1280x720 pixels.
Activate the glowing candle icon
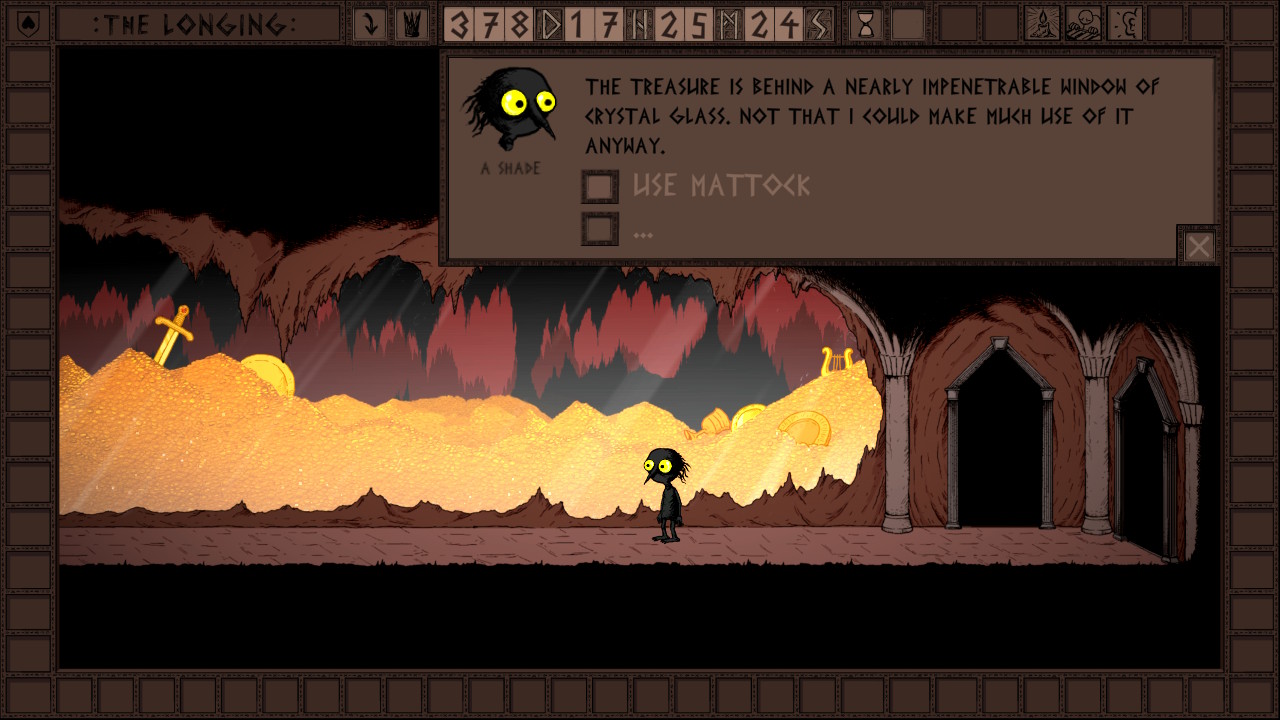1042,24
